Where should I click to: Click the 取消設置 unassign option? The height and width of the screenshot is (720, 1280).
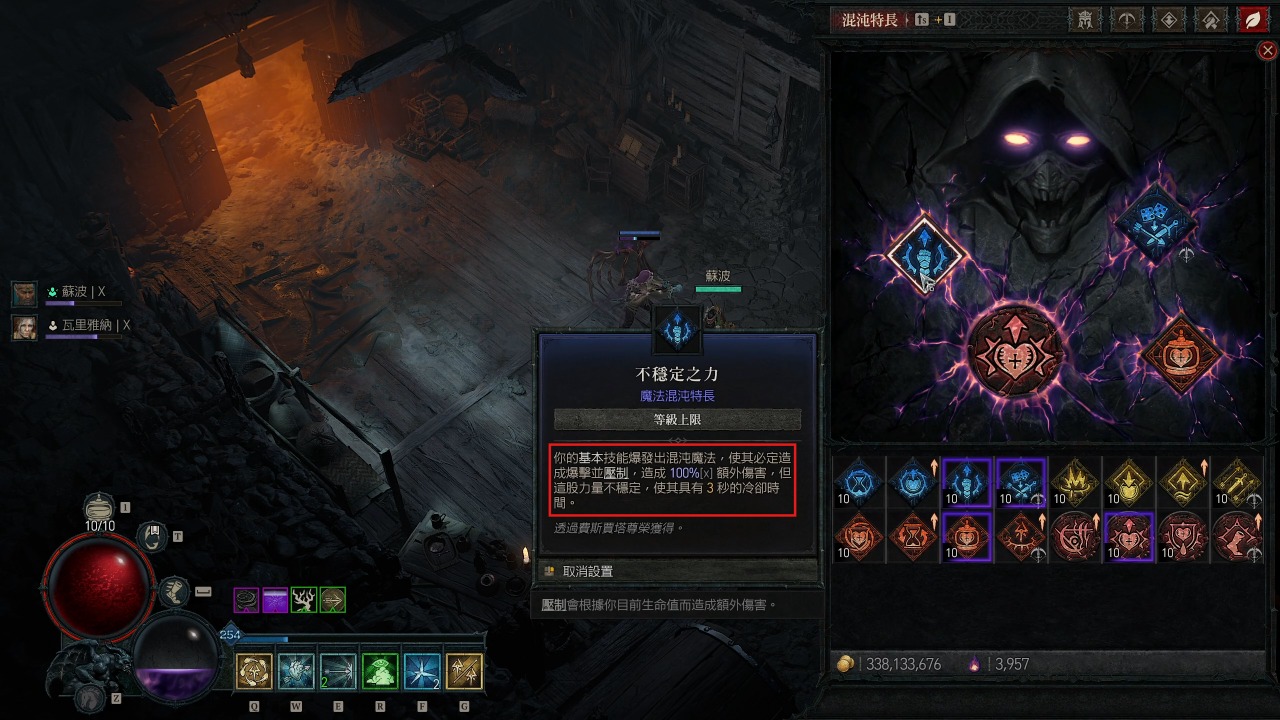pyautogui.click(x=588, y=571)
